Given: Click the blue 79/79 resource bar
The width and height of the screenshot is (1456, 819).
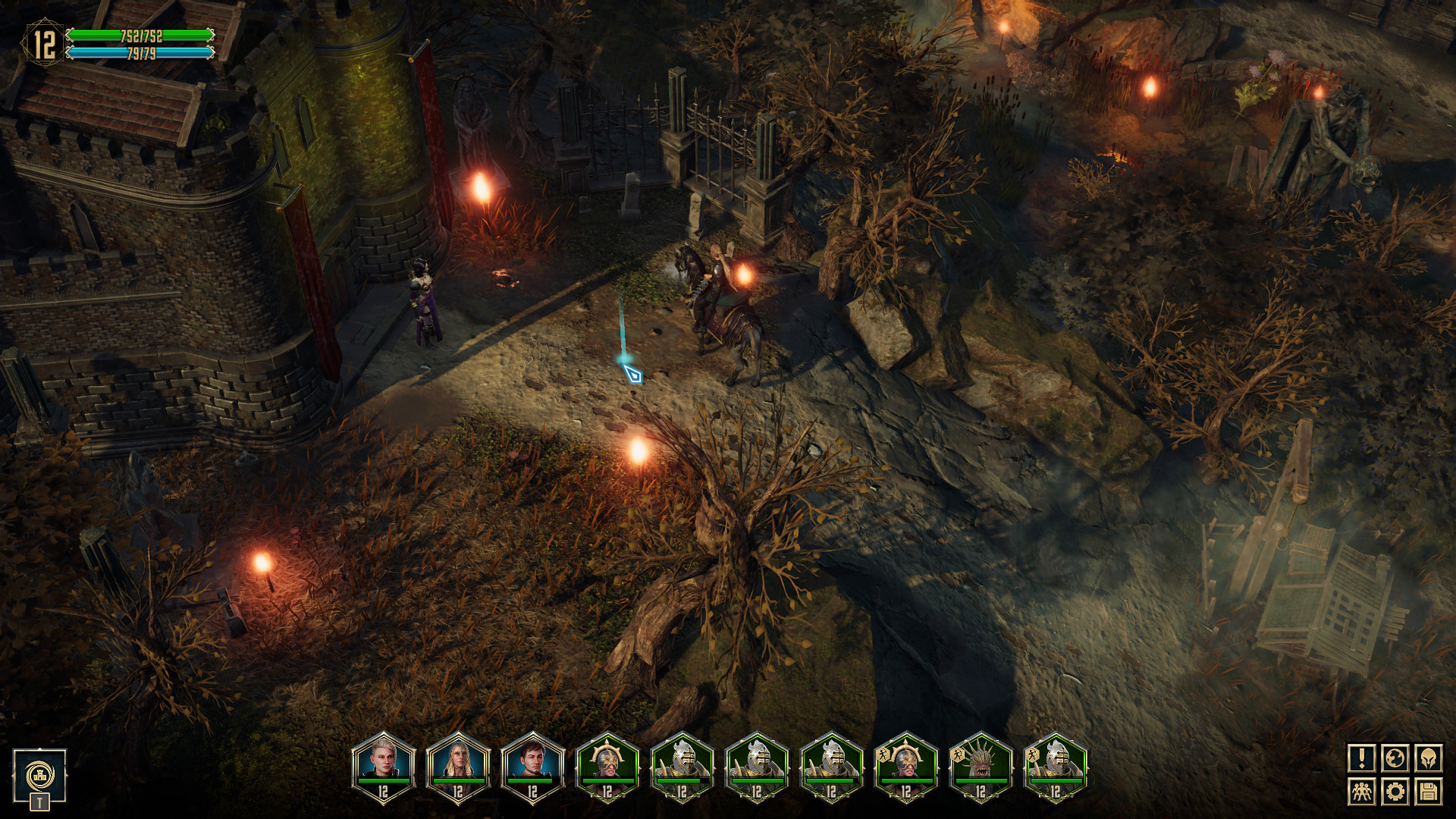Looking at the screenshot, I should (140, 52).
